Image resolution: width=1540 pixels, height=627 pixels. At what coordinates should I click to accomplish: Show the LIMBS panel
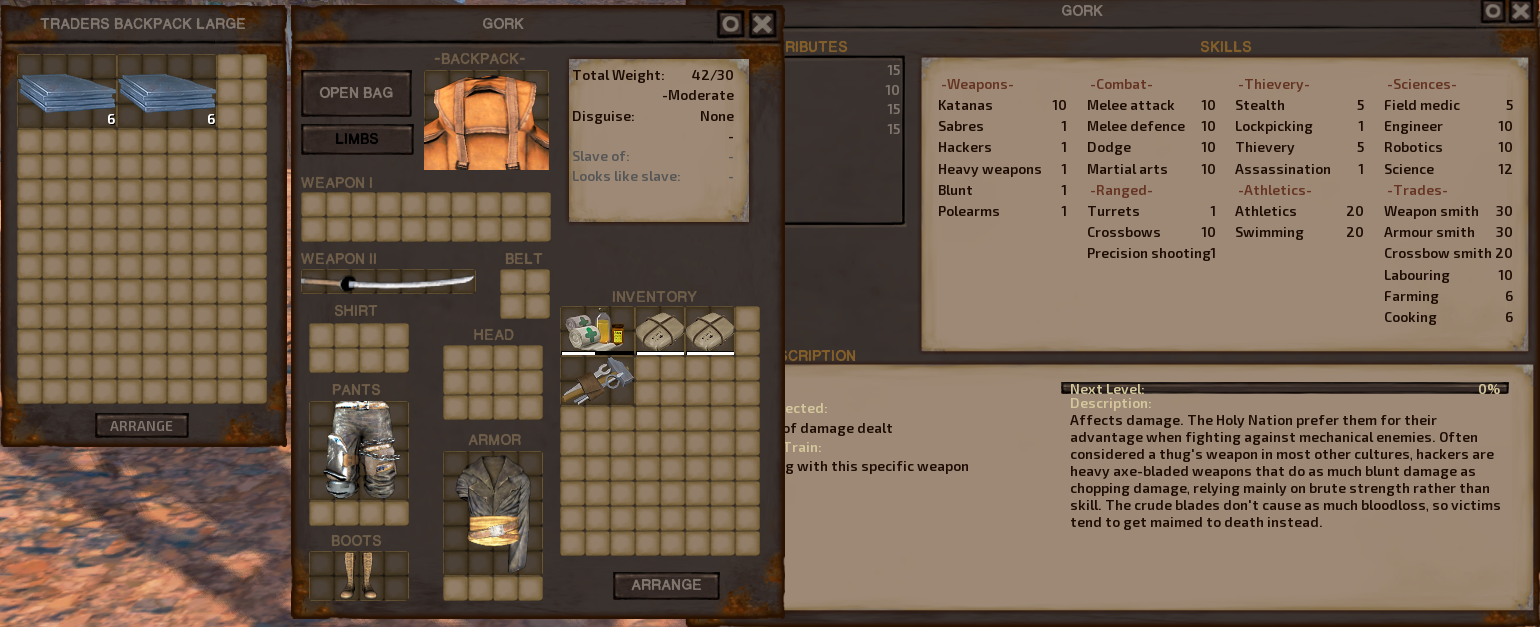click(x=357, y=139)
